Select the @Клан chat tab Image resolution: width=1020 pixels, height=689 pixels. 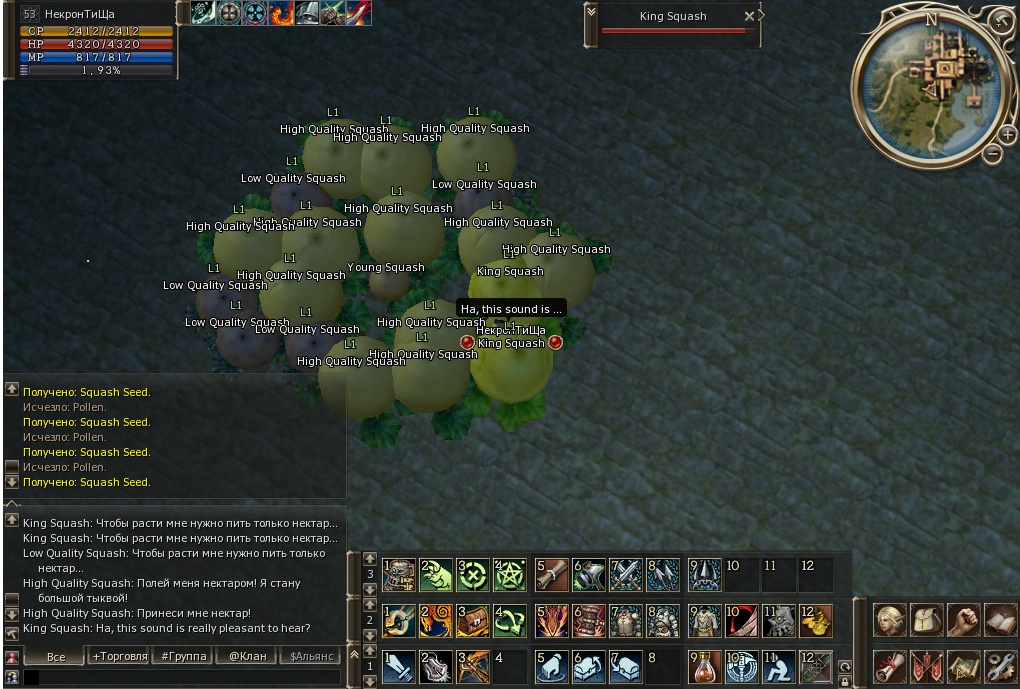pos(247,657)
